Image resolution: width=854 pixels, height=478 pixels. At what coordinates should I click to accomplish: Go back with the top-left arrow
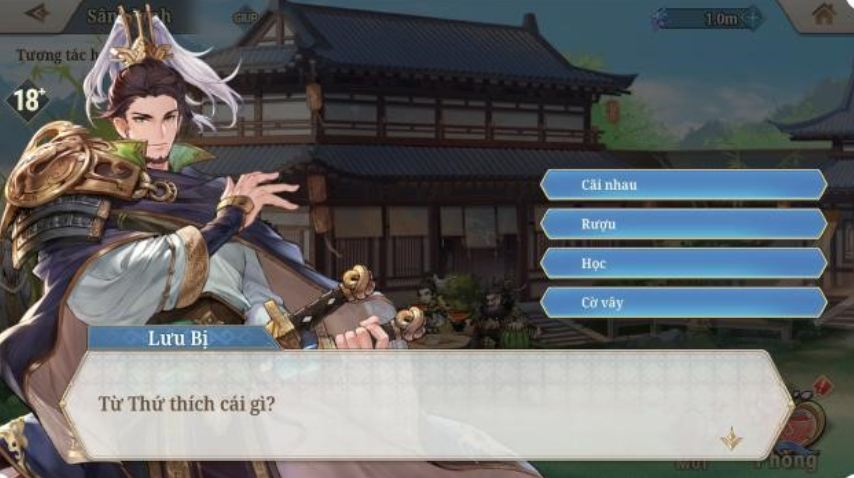click(38, 13)
